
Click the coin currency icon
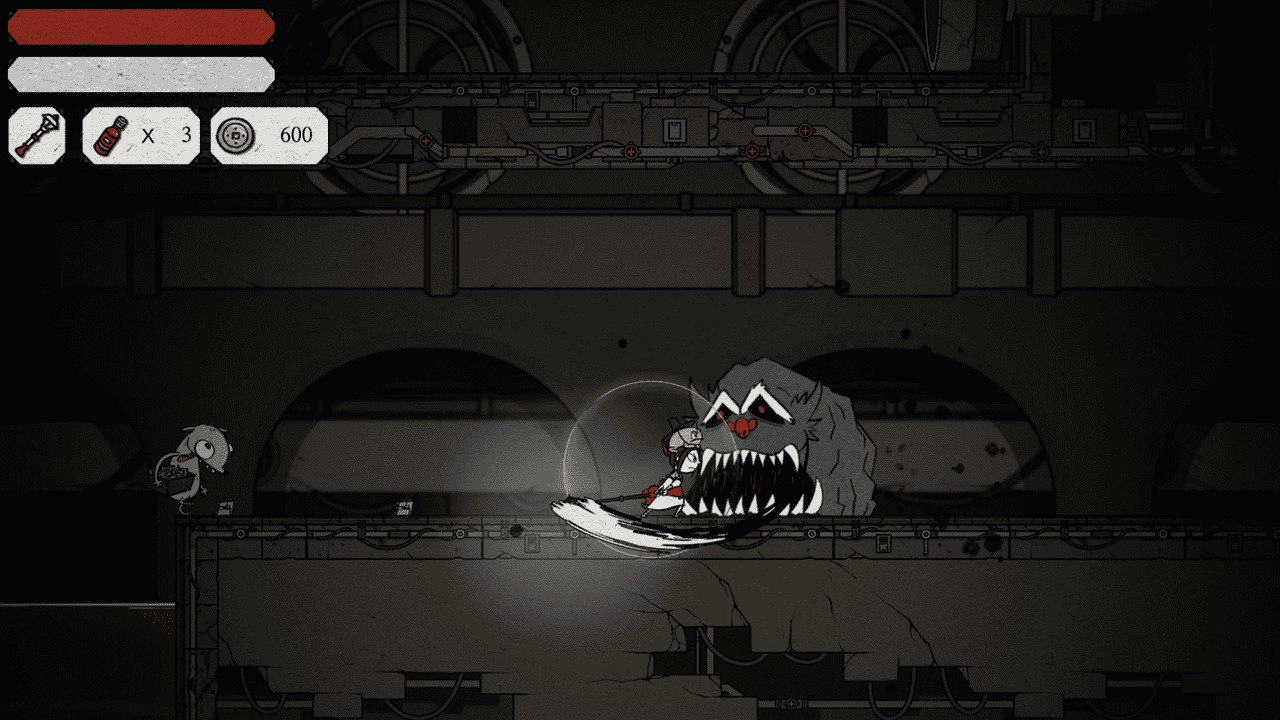[237, 135]
